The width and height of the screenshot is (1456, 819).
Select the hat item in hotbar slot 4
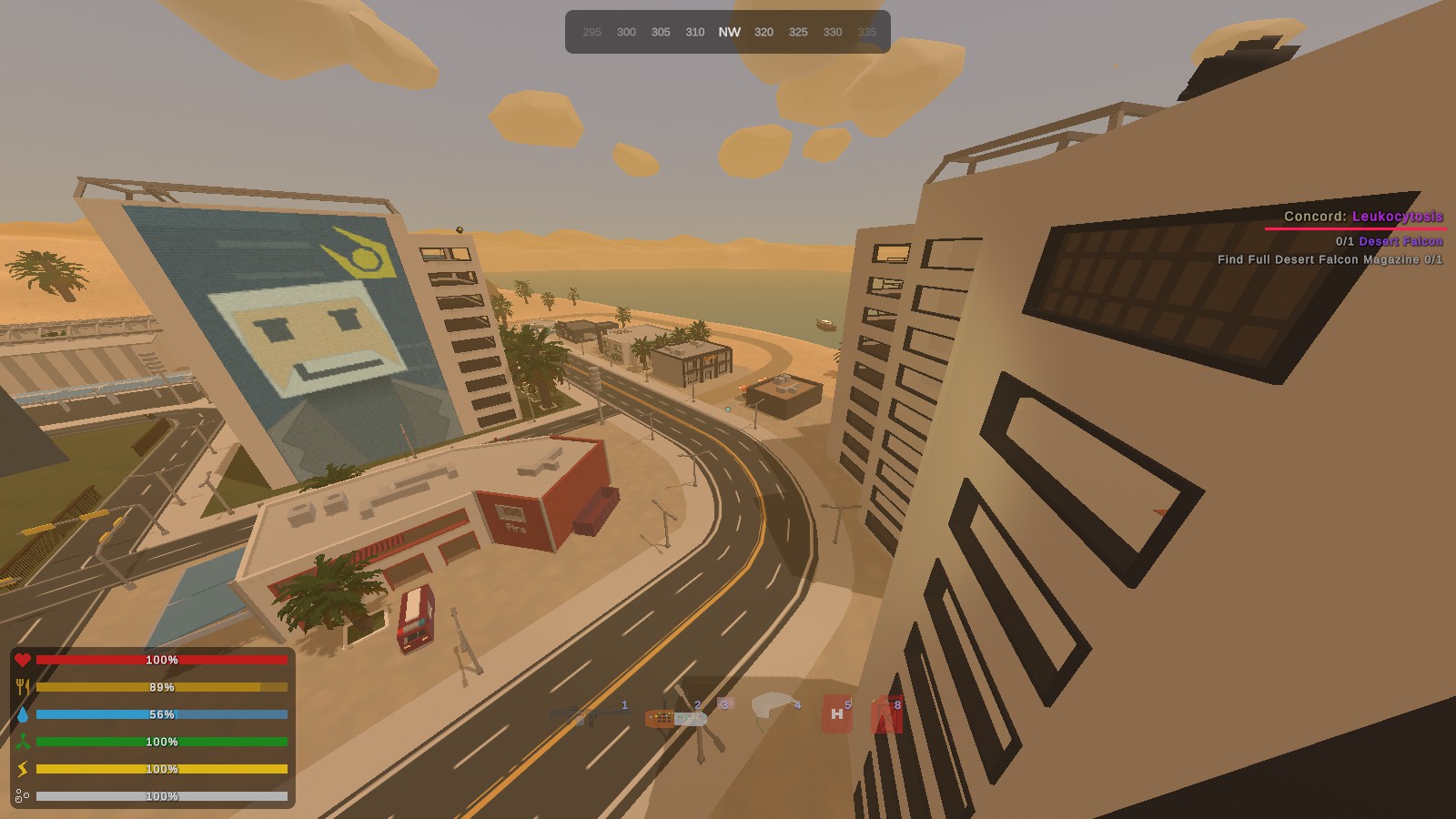[x=772, y=707]
